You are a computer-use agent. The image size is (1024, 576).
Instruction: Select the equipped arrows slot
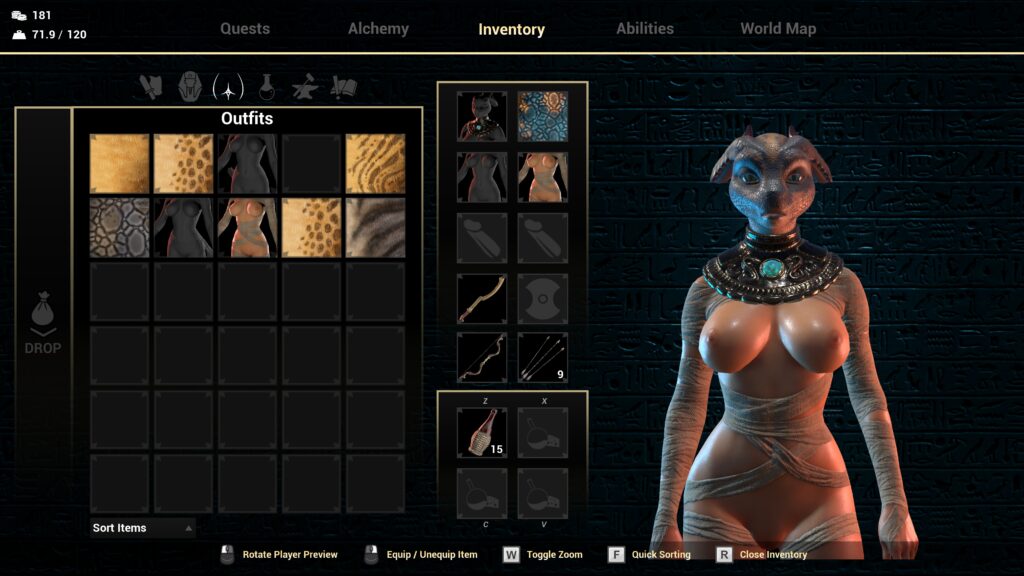(x=543, y=358)
